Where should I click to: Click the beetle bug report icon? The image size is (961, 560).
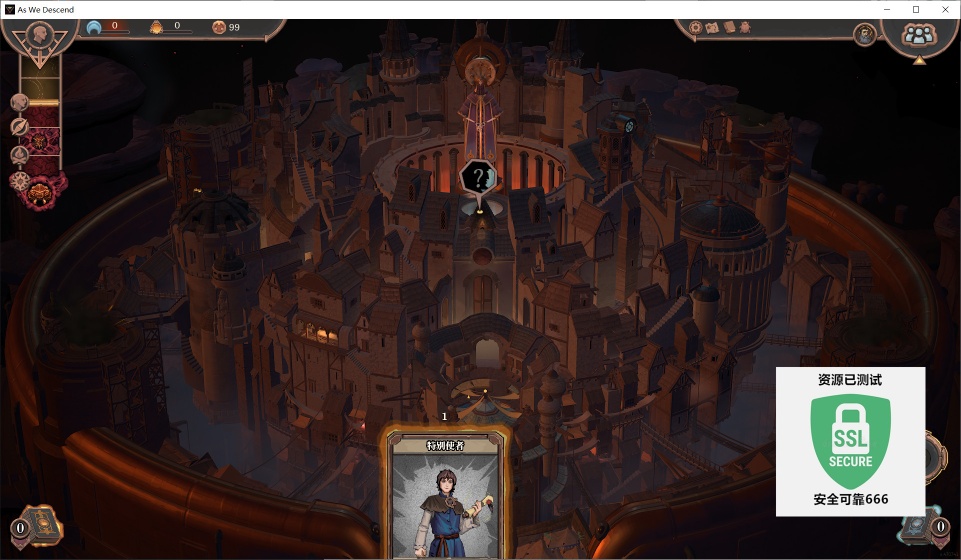coord(745,28)
